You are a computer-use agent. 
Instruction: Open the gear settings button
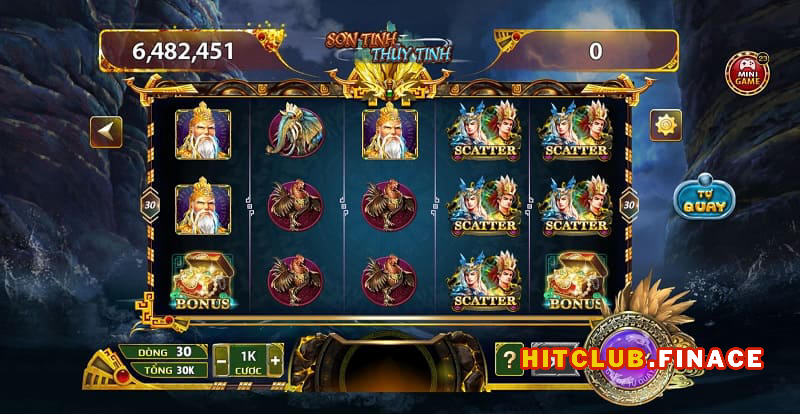click(666, 124)
